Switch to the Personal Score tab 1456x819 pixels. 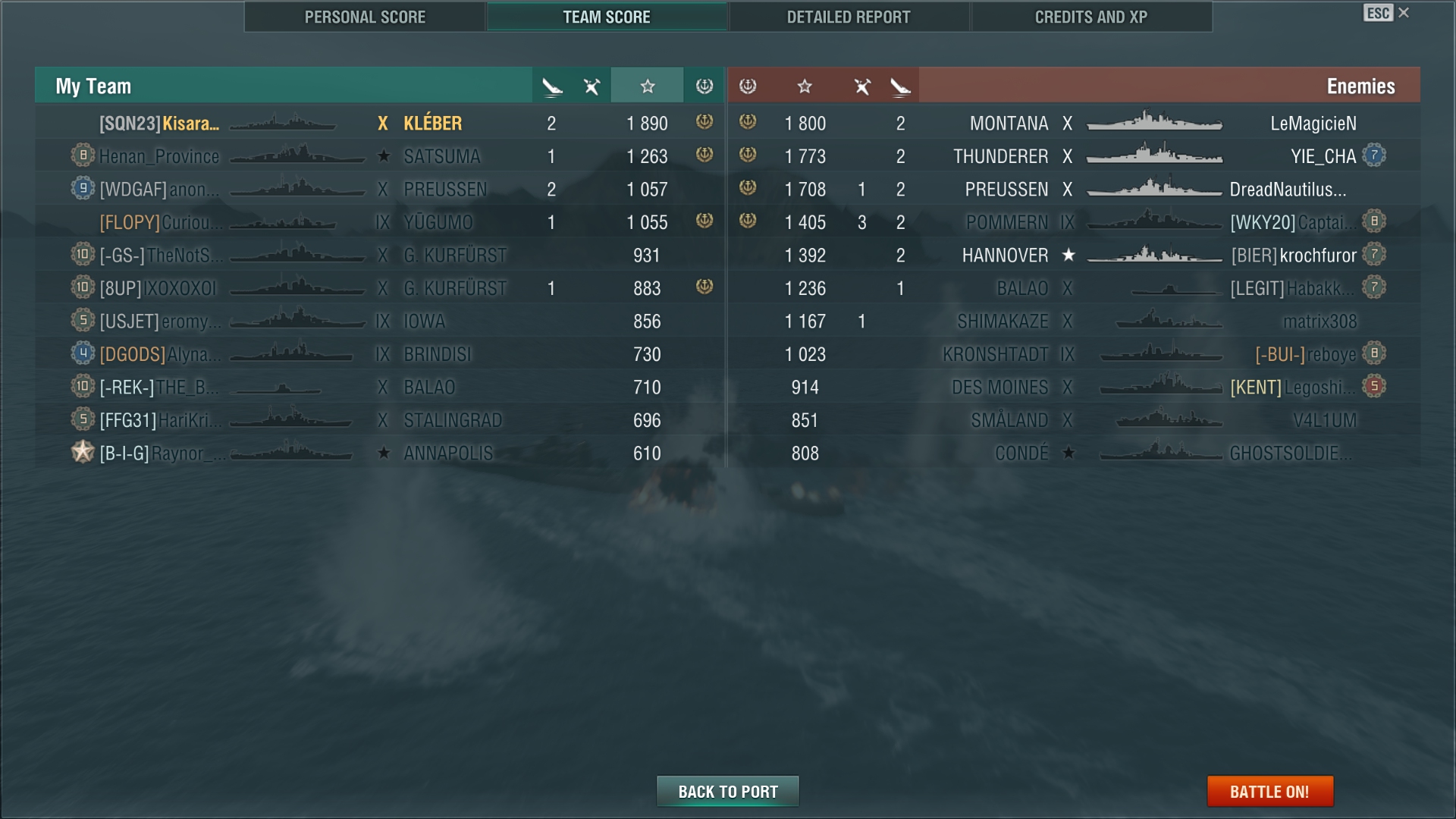pyautogui.click(x=365, y=17)
